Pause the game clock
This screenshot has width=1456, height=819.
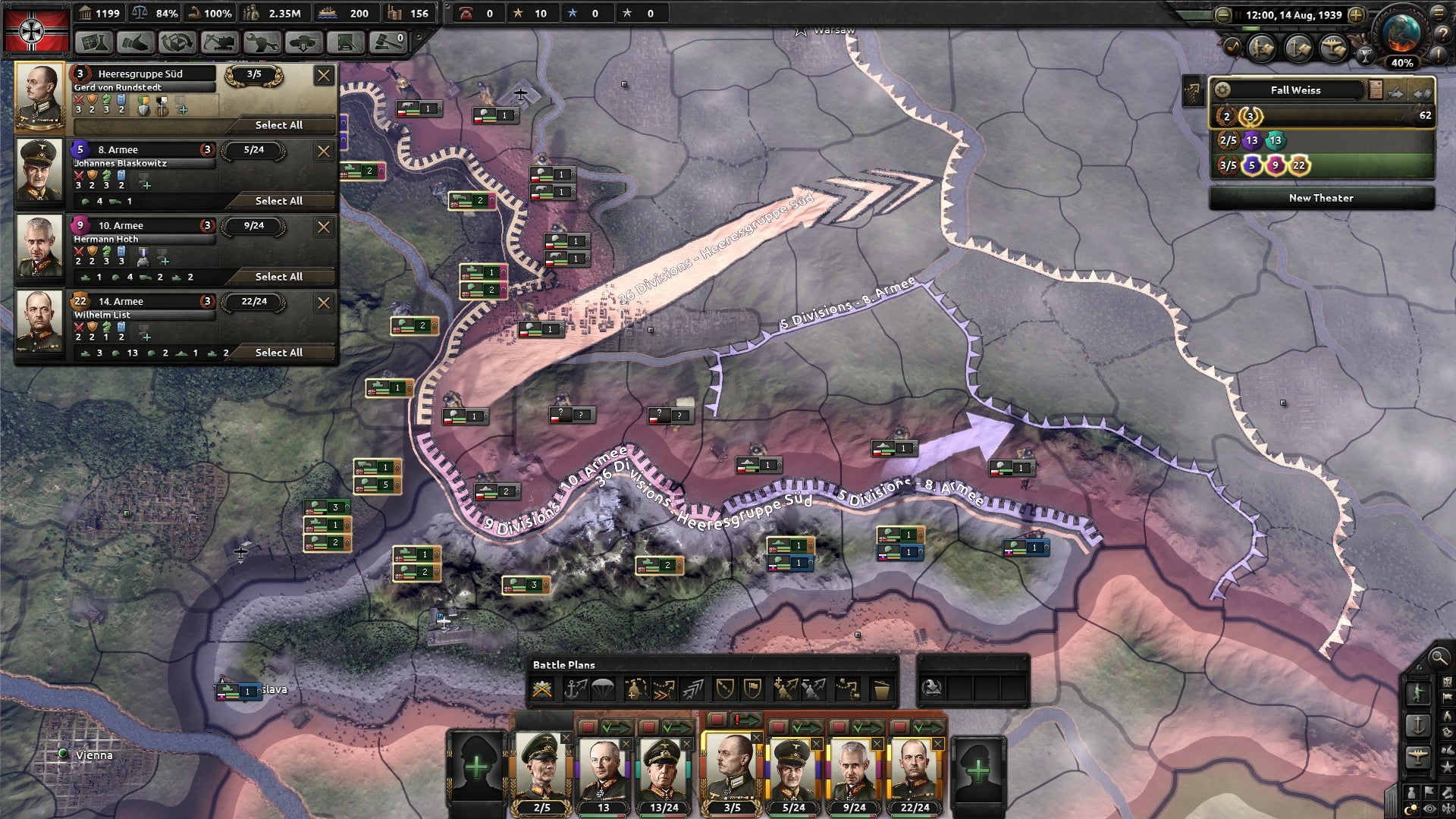(1238, 14)
